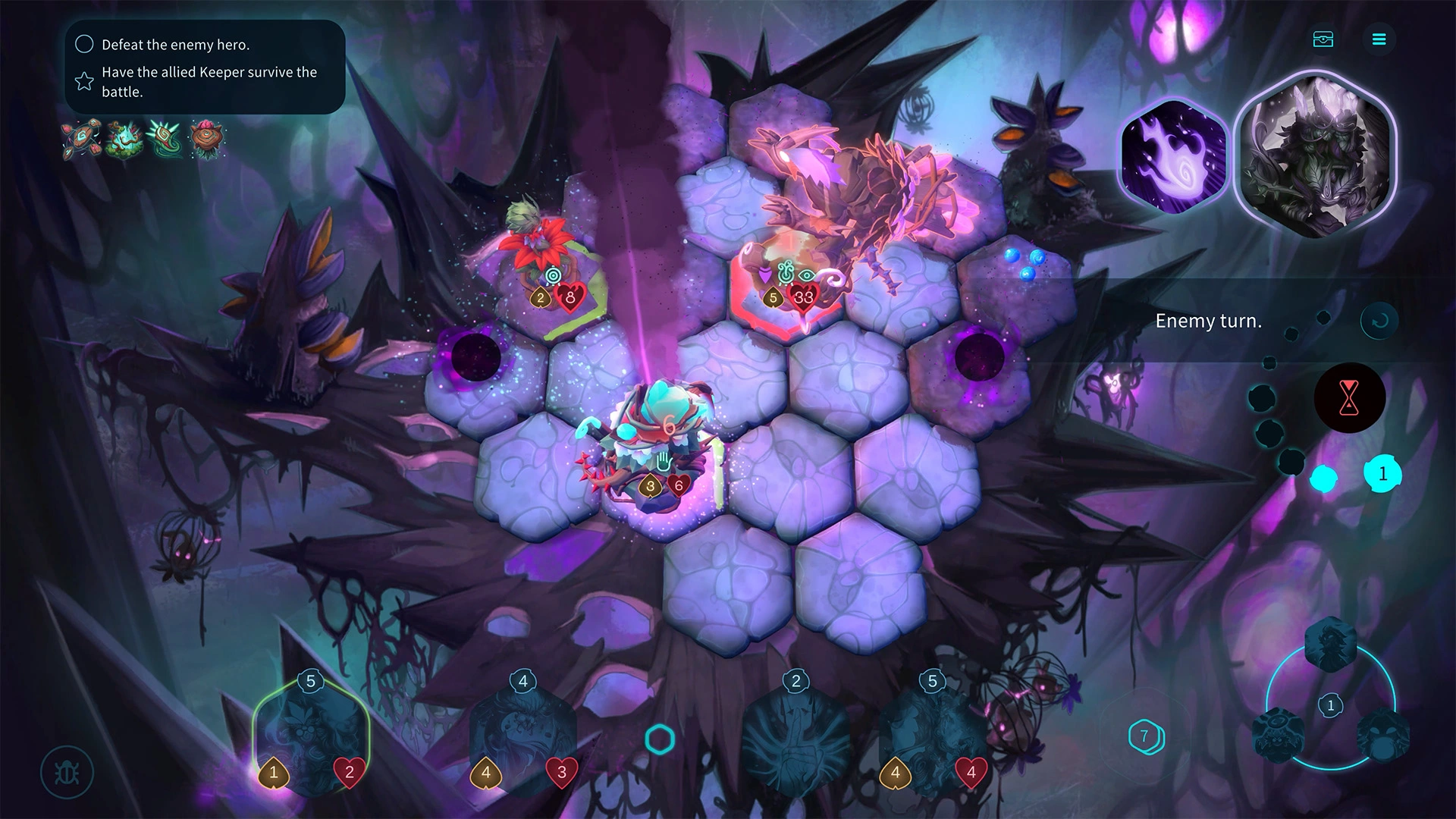Open the hamburger menu
1456x819 pixels.
tap(1379, 39)
